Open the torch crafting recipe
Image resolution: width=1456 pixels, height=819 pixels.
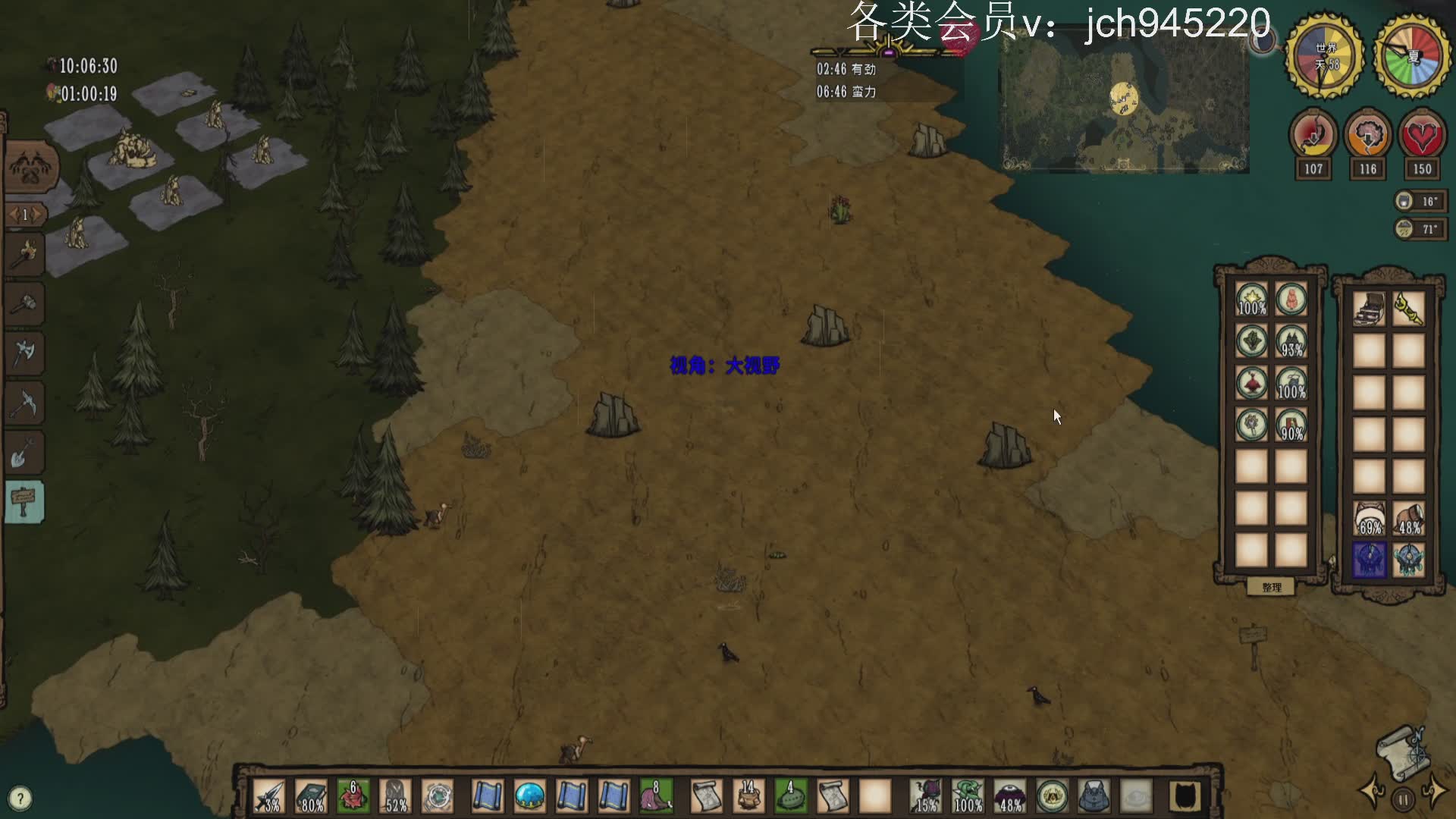click(x=25, y=253)
